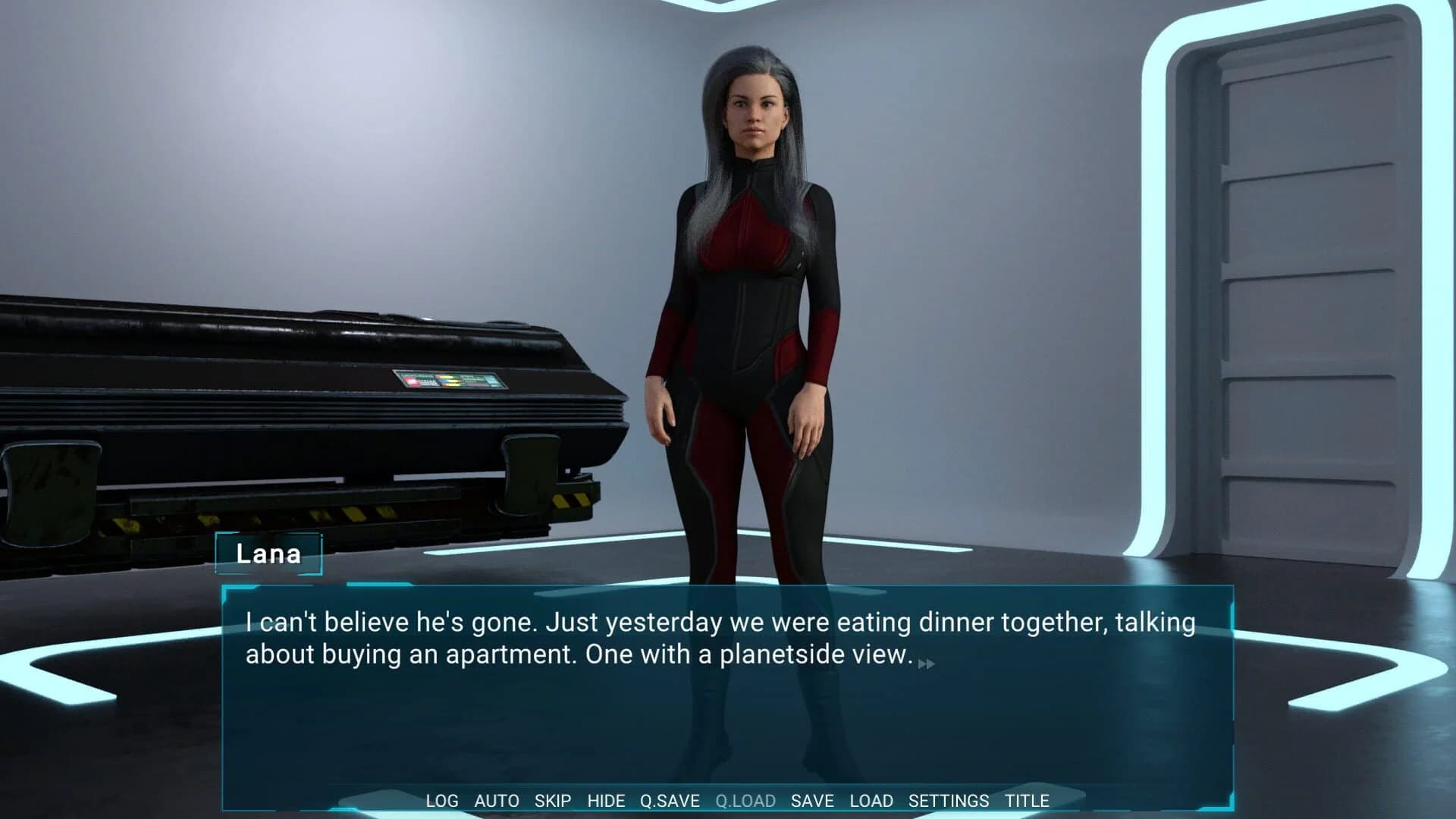Activate SKIP to fast-forward dialogue
1456x819 pixels.
click(553, 800)
